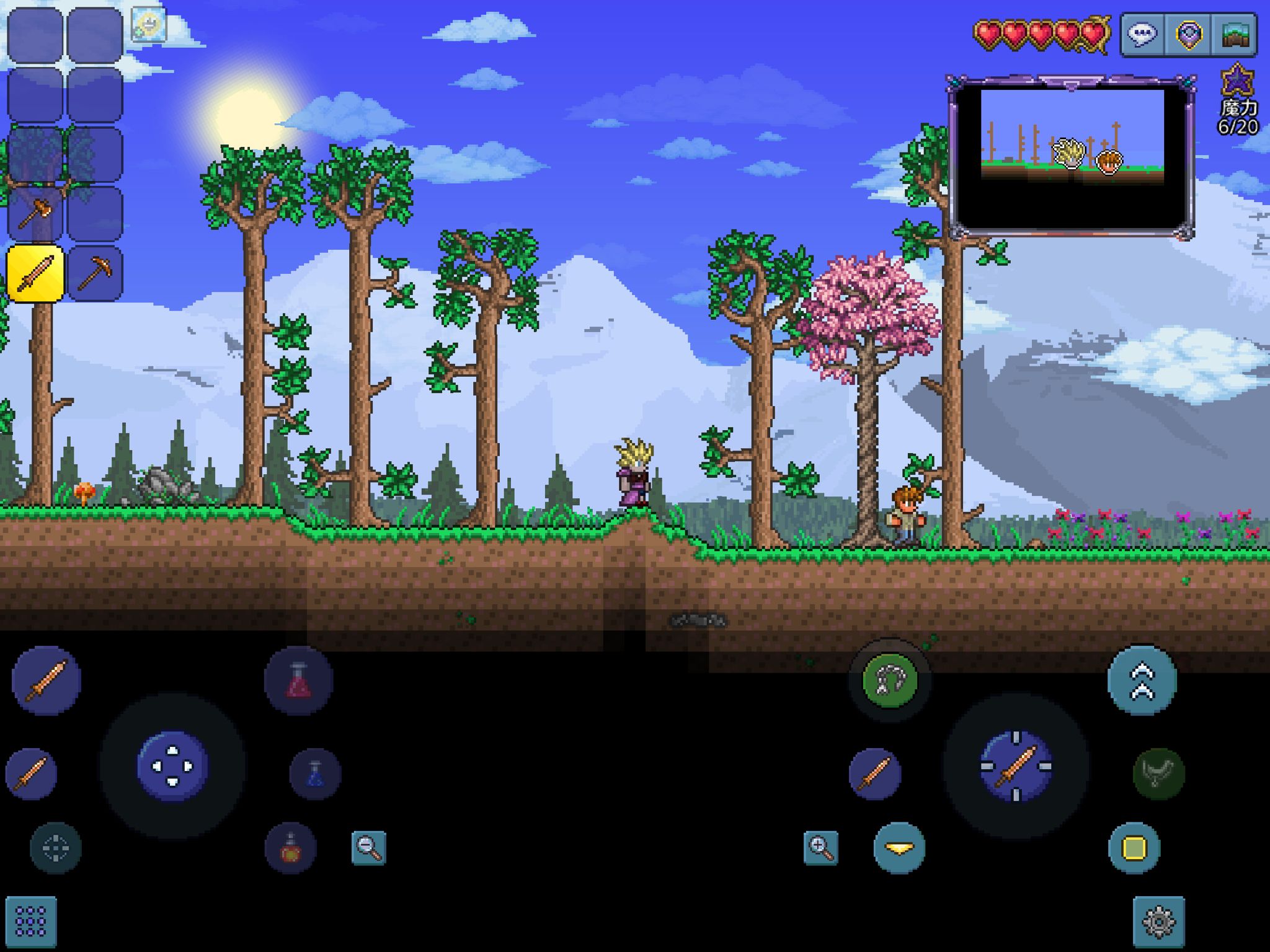The image size is (1270, 952).
Task: Tap the yellow down-arrow drop button
Action: pos(899,847)
